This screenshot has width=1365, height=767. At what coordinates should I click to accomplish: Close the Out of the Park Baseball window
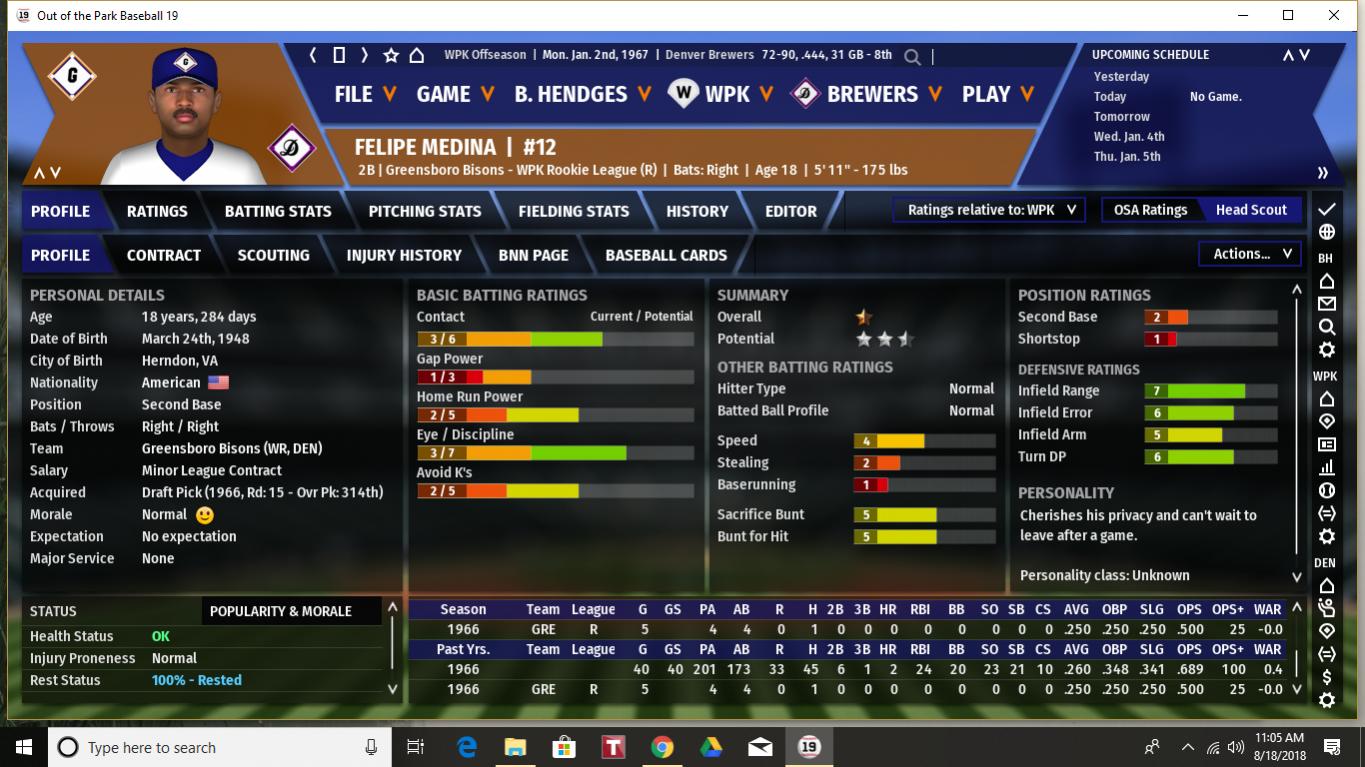pyautogui.click(x=1334, y=15)
